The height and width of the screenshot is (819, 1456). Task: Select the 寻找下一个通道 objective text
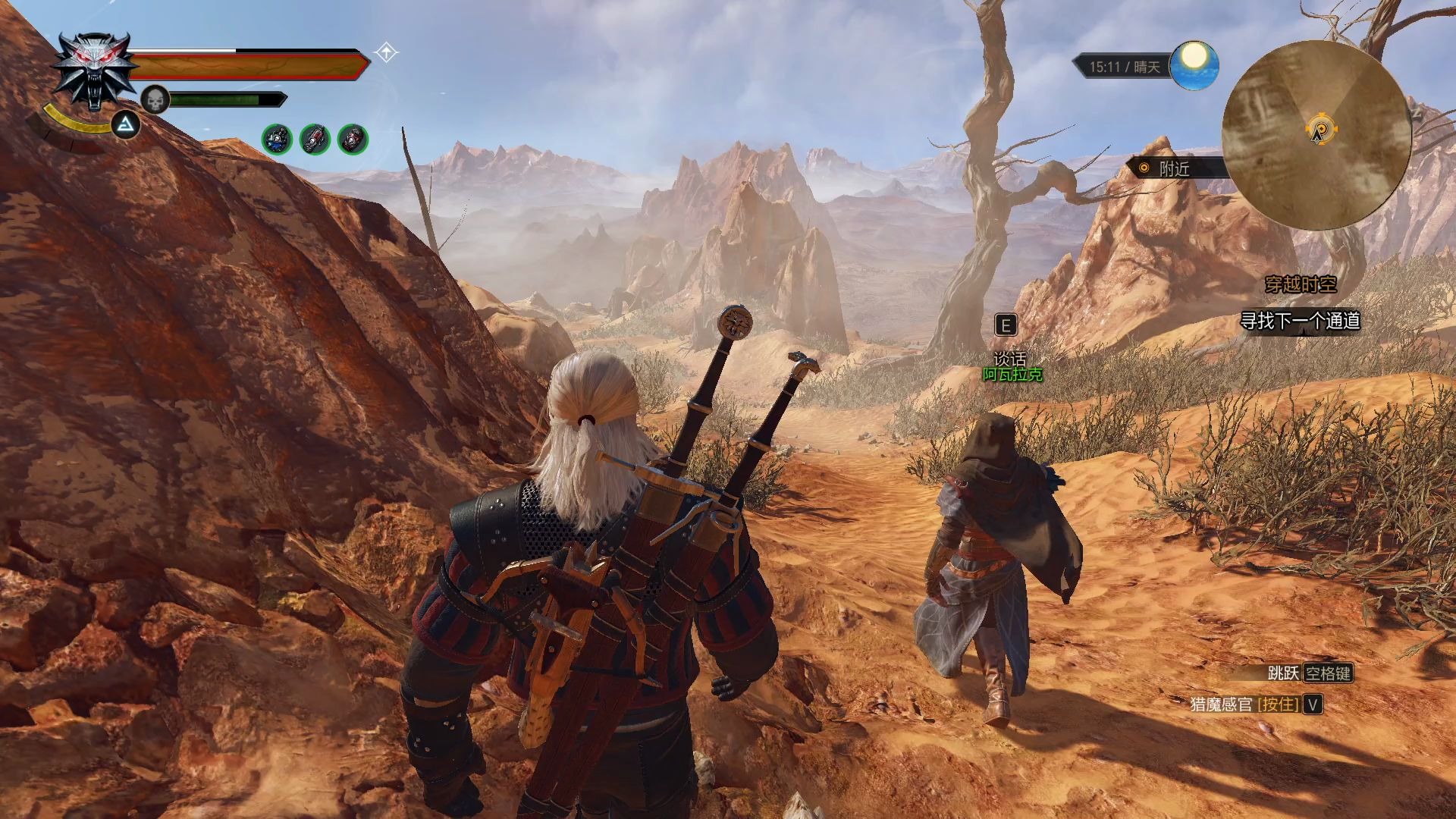(1300, 321)
